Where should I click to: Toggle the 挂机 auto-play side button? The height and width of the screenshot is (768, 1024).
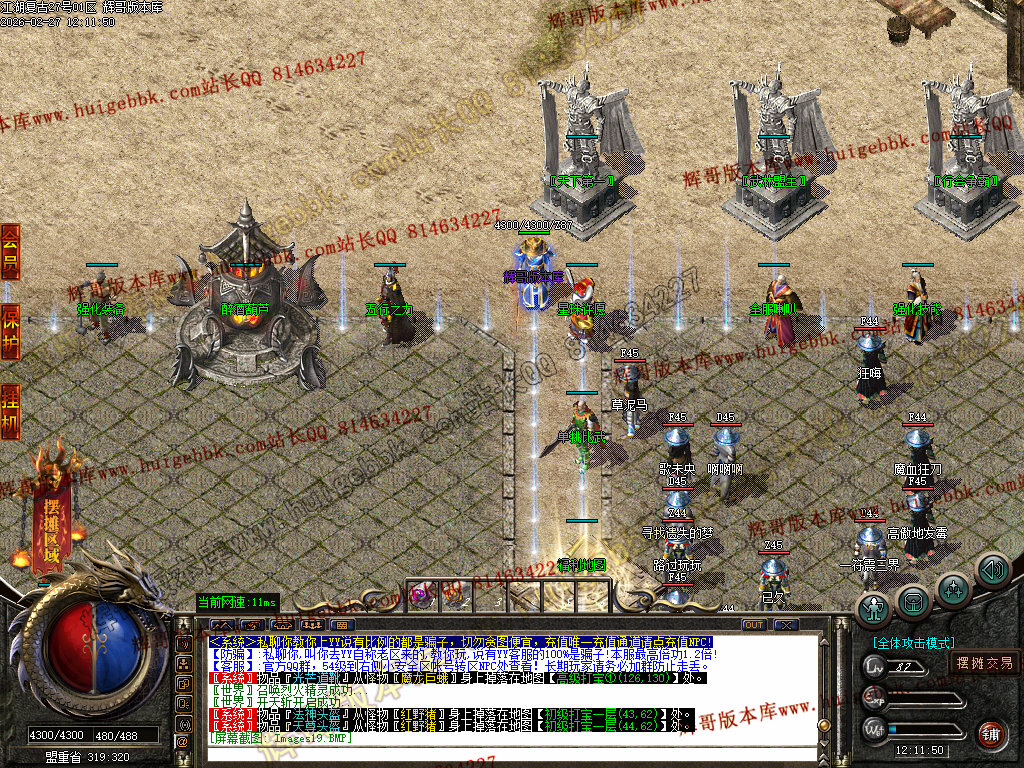click(x=10, y=411)
